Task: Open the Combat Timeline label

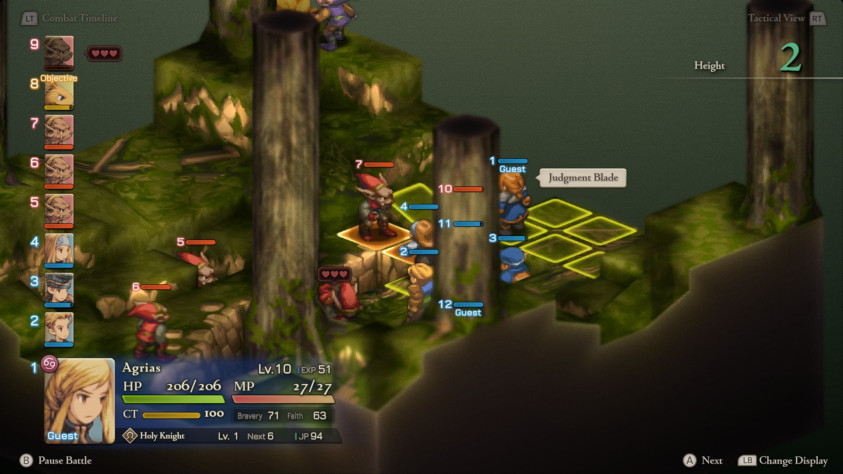Action: tap(78, 18)
